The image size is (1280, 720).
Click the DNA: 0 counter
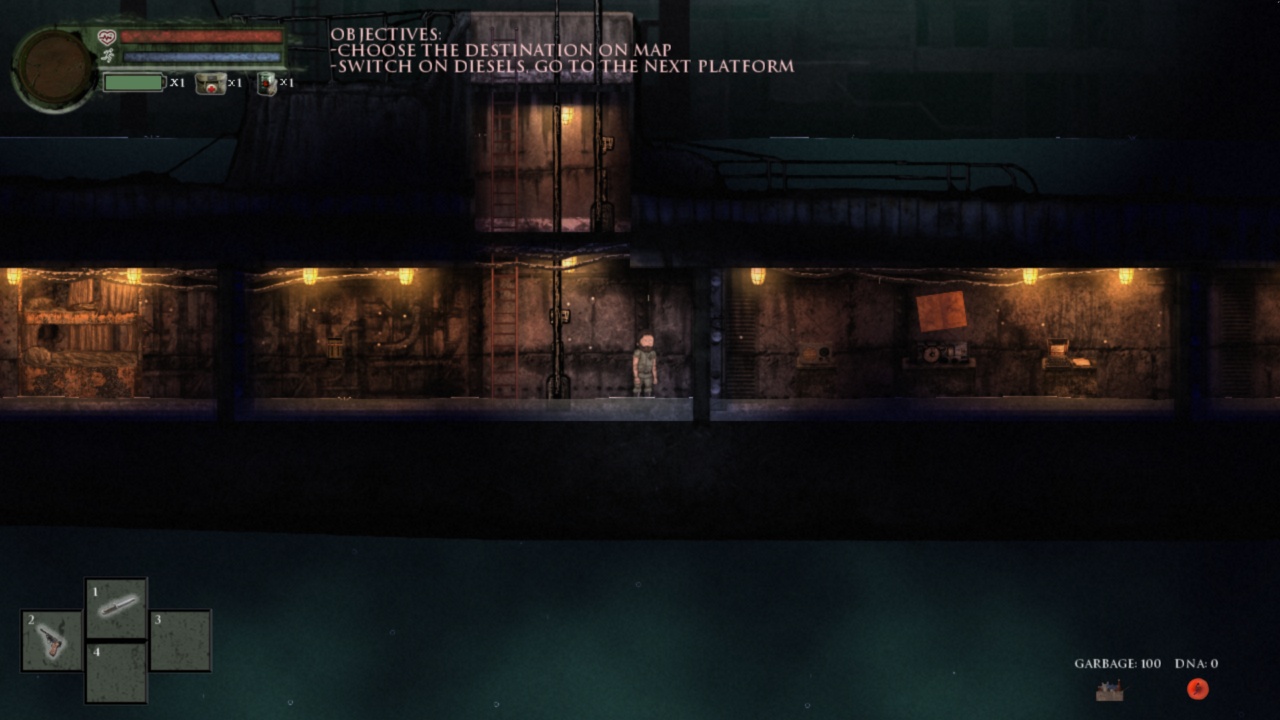coord(1196,662)
